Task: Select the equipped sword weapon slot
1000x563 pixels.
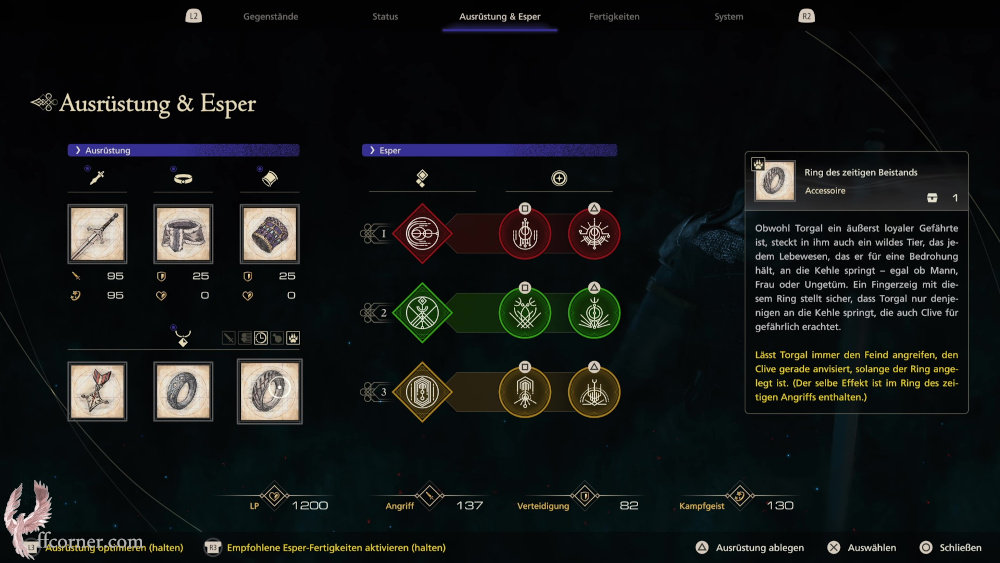Action: pos(97,235)
